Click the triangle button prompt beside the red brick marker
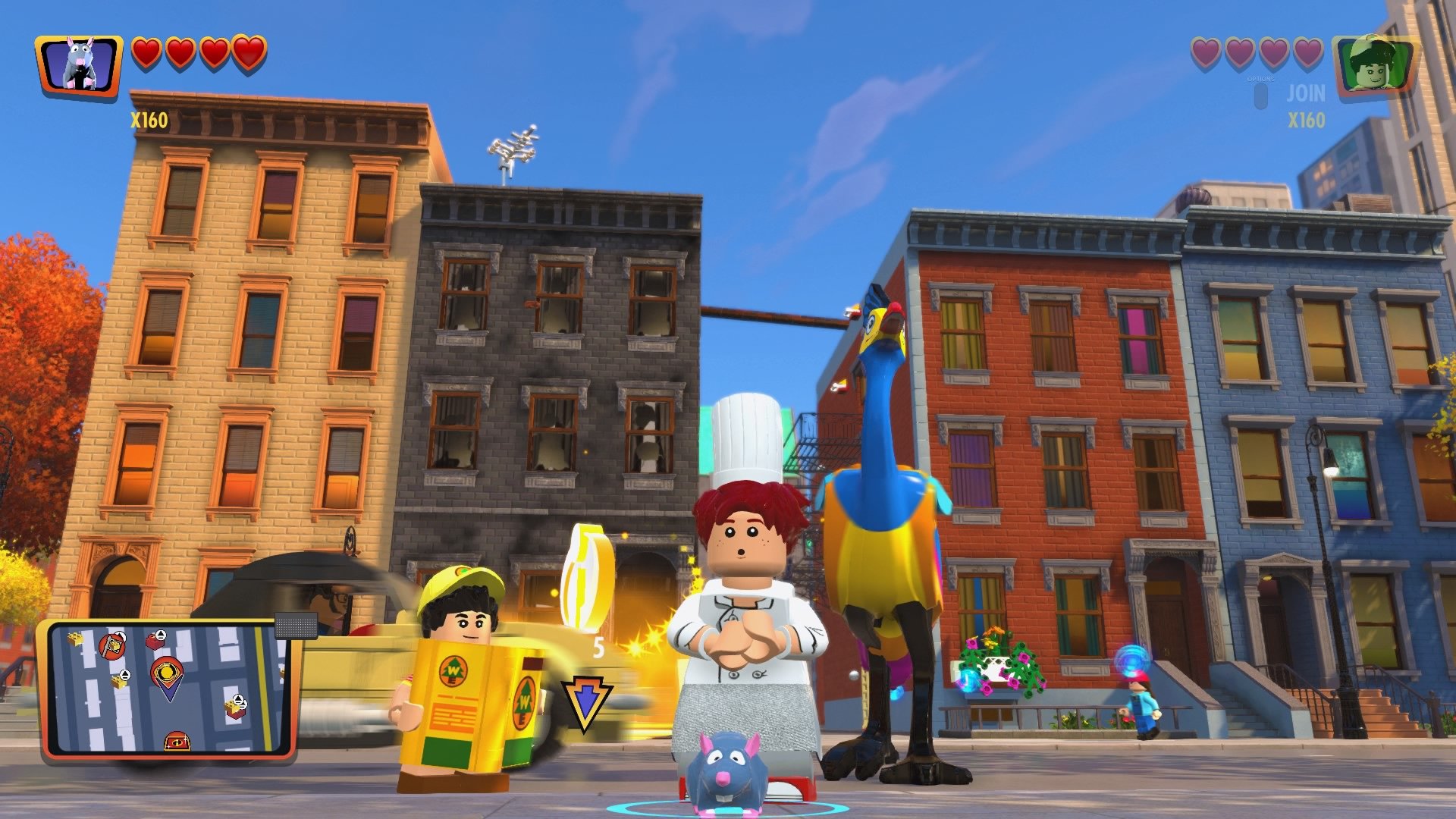1456x819 pixels. click(x=160, y=635)
